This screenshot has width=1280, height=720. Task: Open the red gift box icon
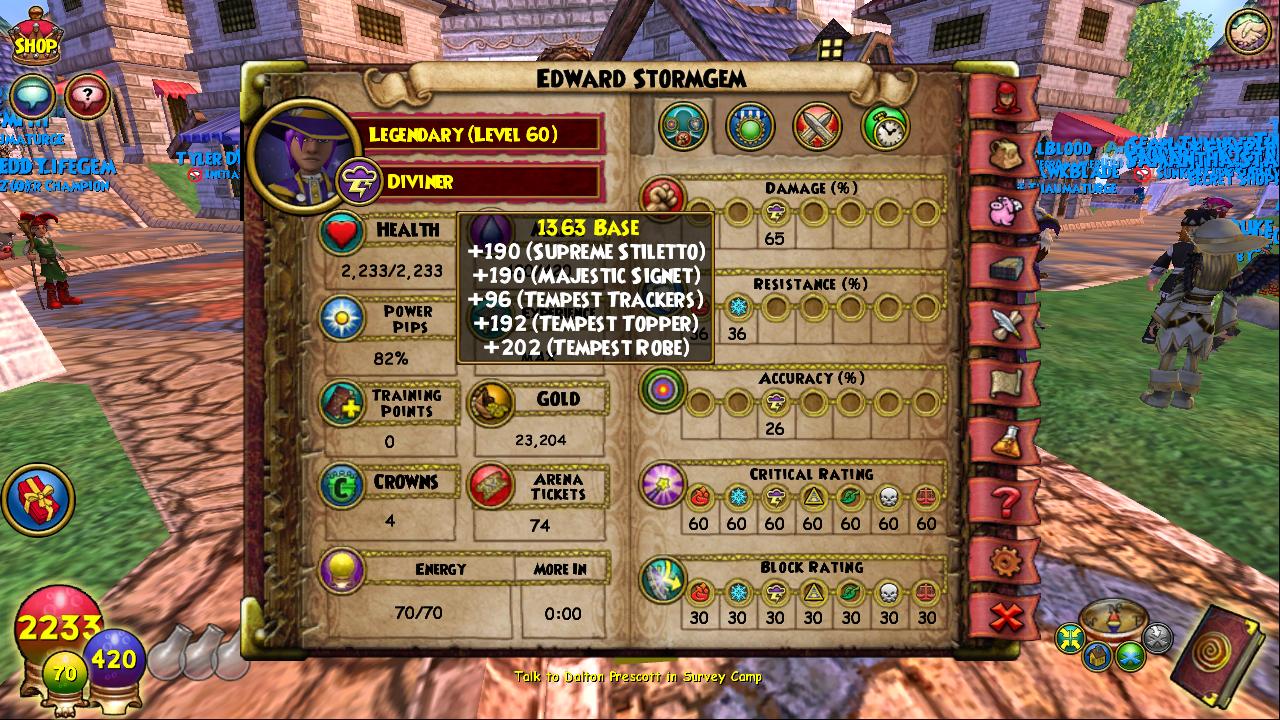(x=38, y=499)
